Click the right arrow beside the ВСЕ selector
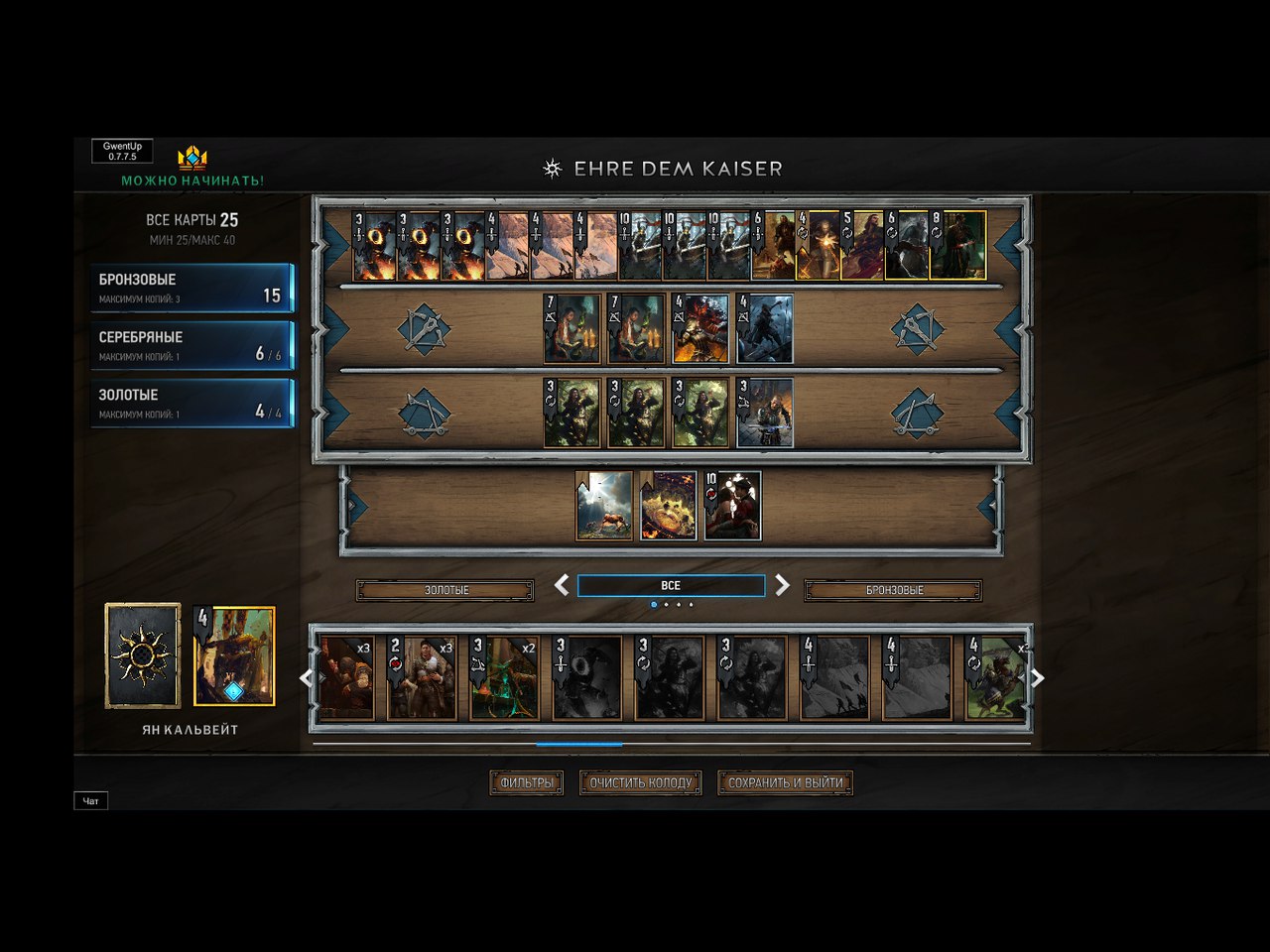The image size is (1270, 952). (782, 585)
